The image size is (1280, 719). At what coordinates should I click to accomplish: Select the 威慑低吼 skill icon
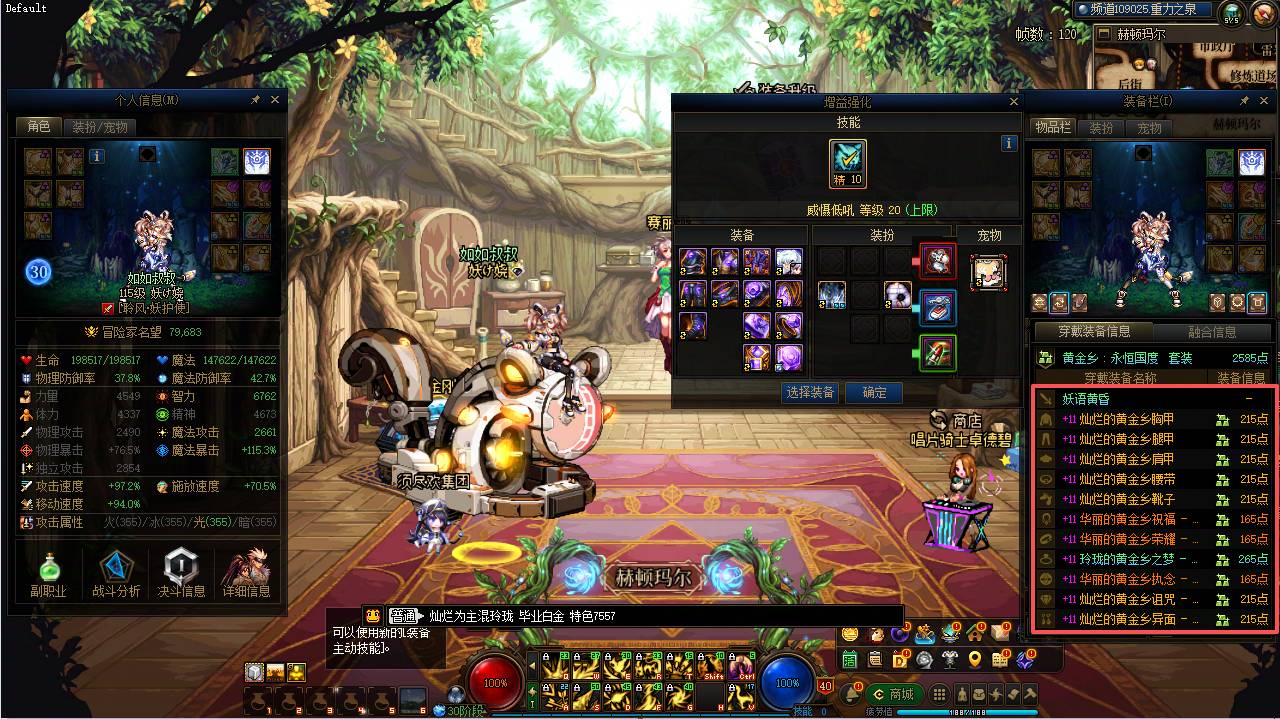848,163
